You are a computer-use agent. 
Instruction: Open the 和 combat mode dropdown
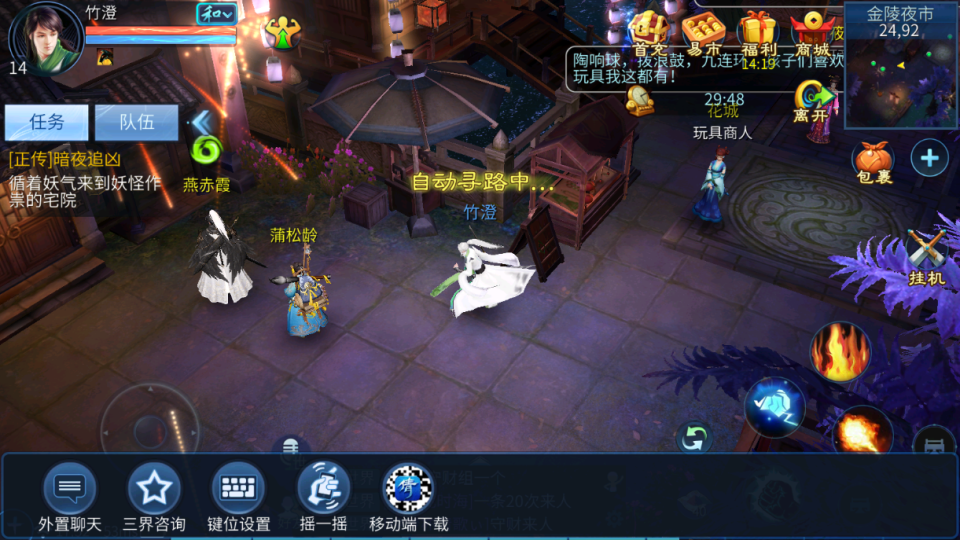(216, 14)
